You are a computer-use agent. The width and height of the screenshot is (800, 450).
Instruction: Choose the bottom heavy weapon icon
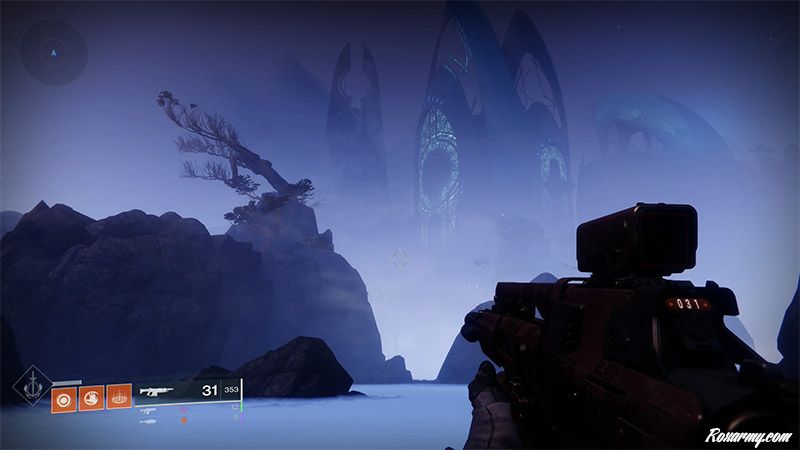(x=150, y=421)
